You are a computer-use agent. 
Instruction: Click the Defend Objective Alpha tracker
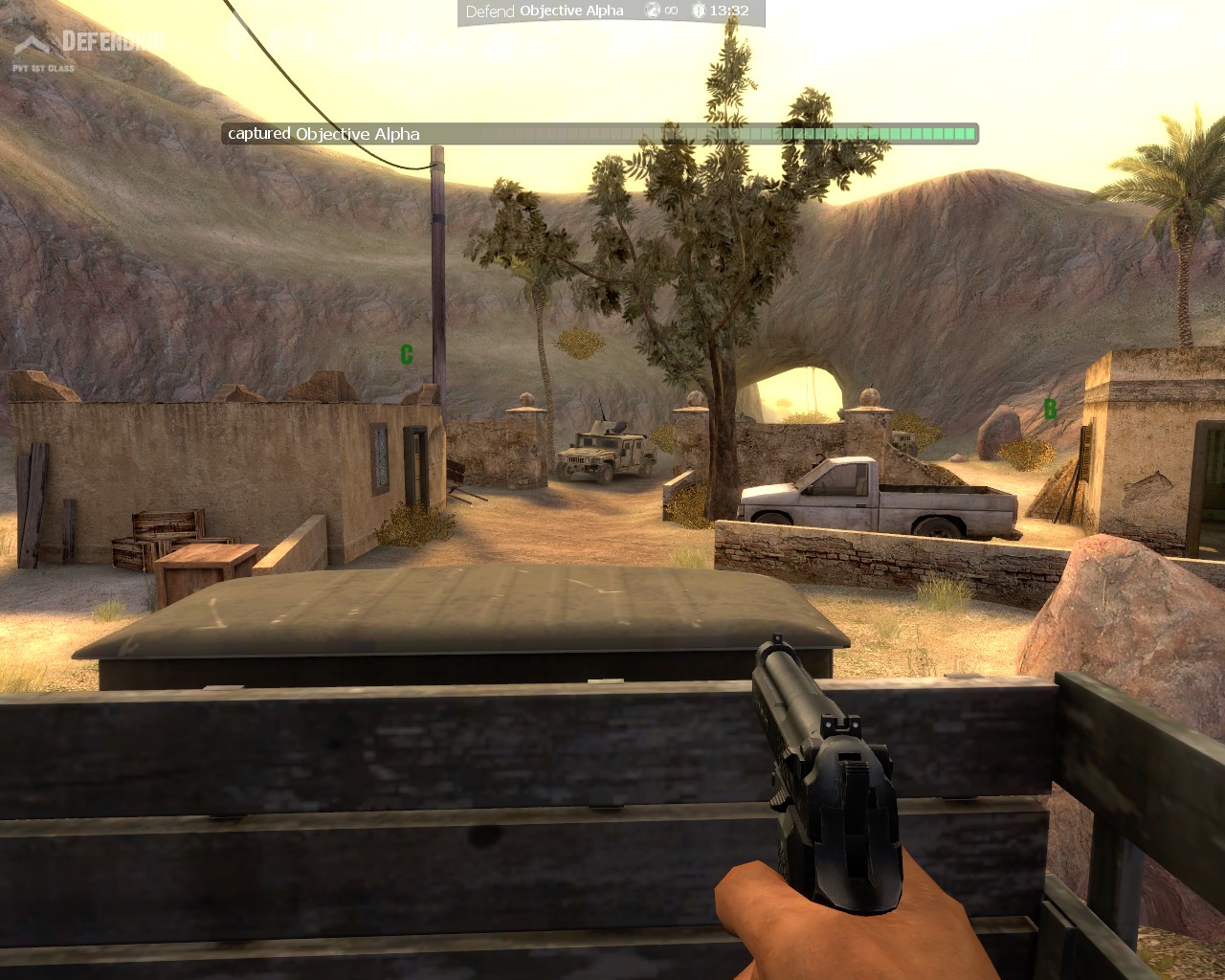click(545, 11)
